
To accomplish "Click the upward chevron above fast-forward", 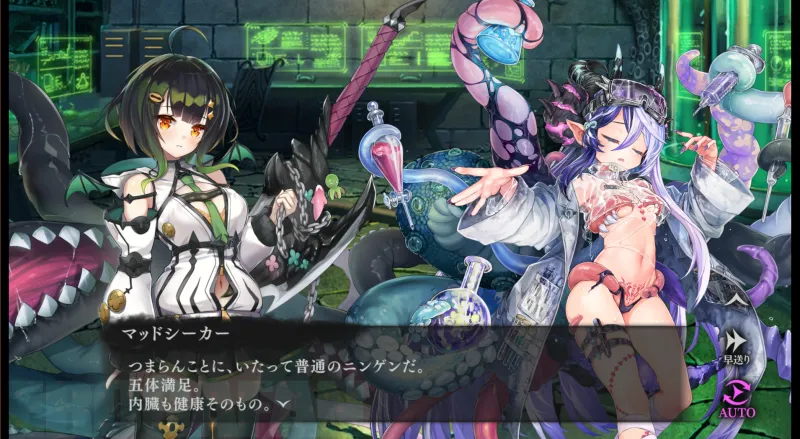I will click(736, 297).
